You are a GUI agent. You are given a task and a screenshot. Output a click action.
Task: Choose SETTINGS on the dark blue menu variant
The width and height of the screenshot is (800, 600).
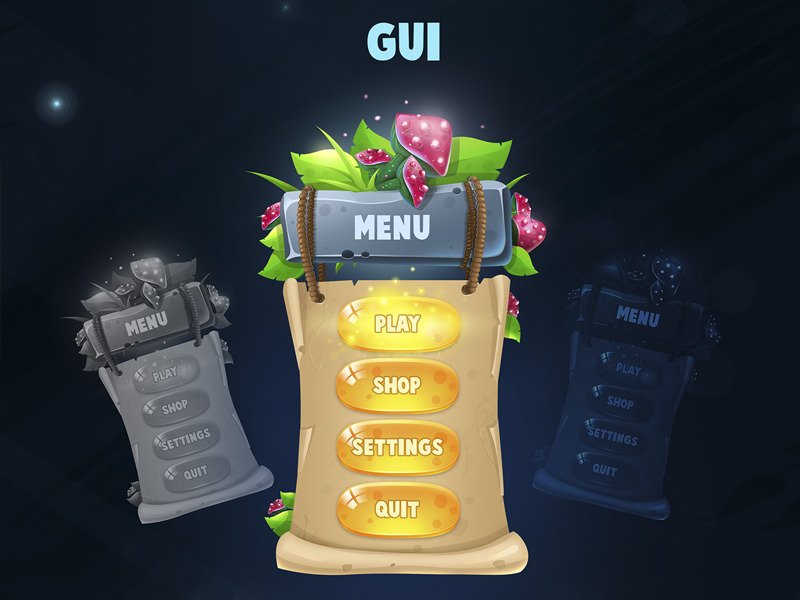pyautogui.click(x=612, y=437)
